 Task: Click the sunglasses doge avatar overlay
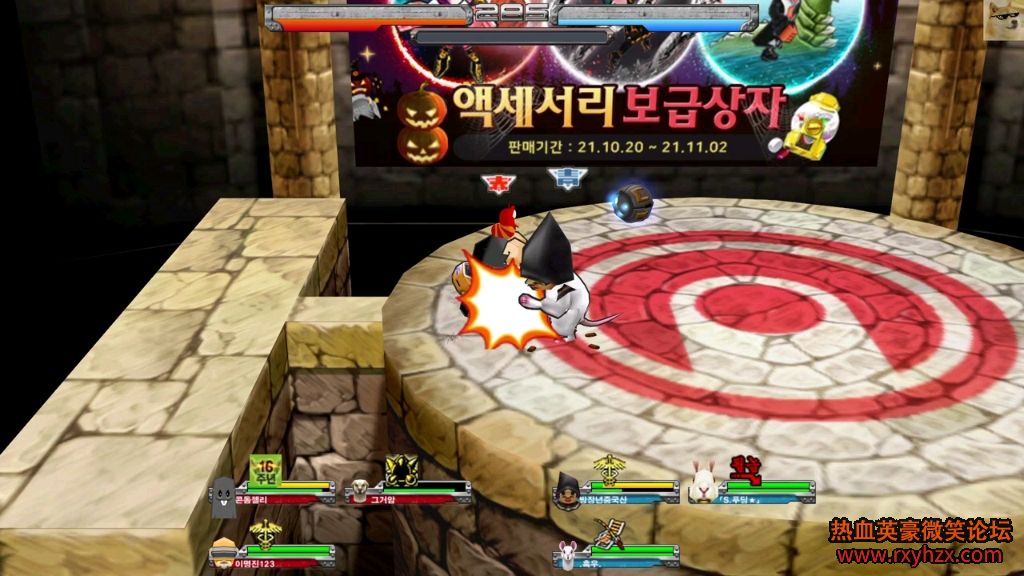pos(1003,20)
